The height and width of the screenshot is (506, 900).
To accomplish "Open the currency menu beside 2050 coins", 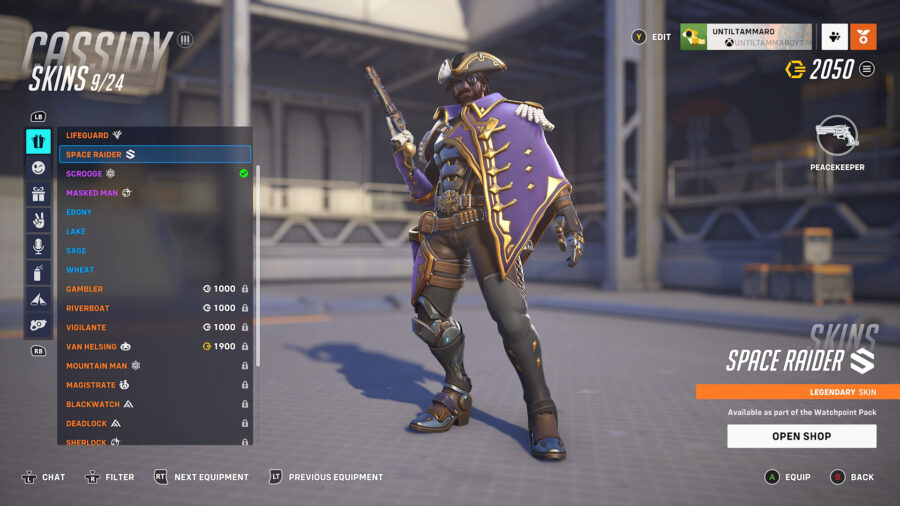I will [867, 69].
